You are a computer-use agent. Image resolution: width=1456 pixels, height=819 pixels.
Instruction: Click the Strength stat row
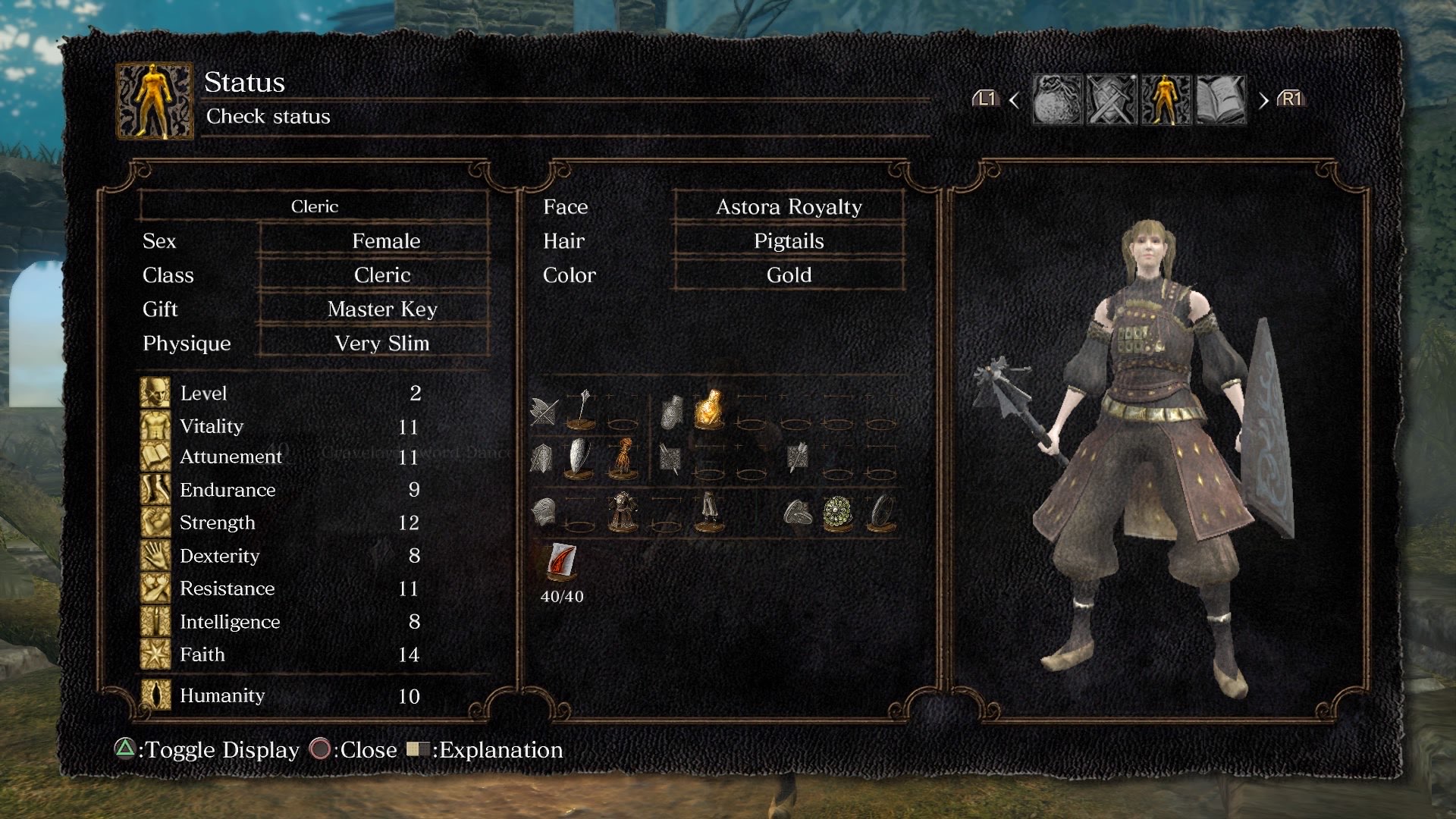[300, 522]
